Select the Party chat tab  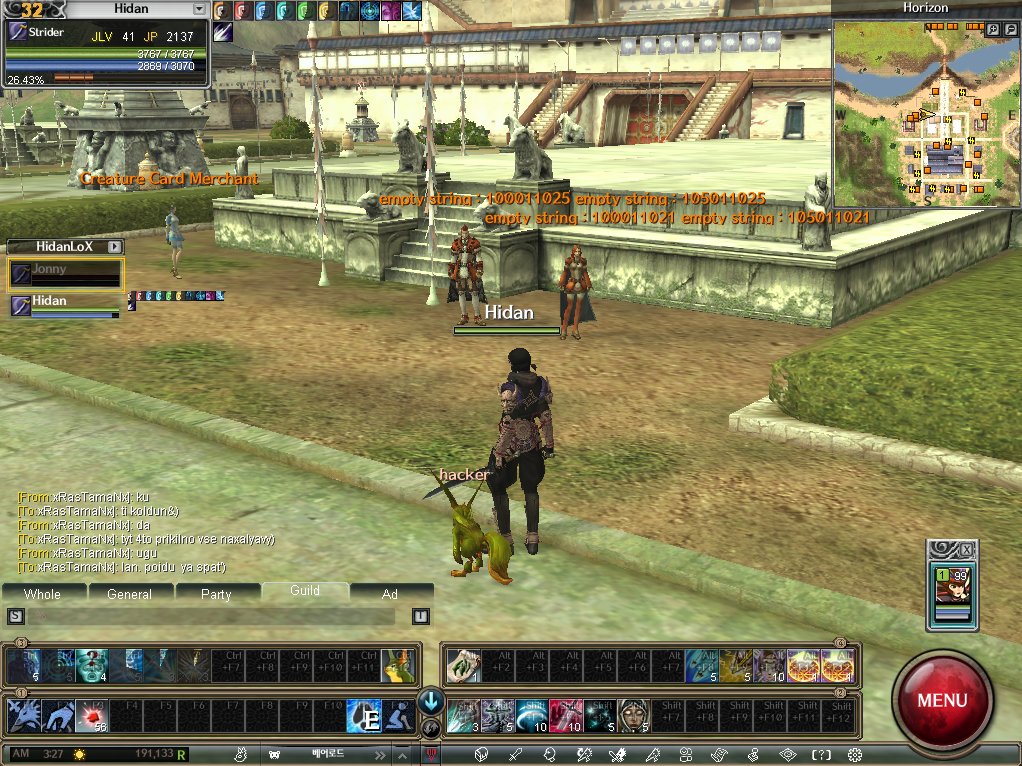point(216,594)
